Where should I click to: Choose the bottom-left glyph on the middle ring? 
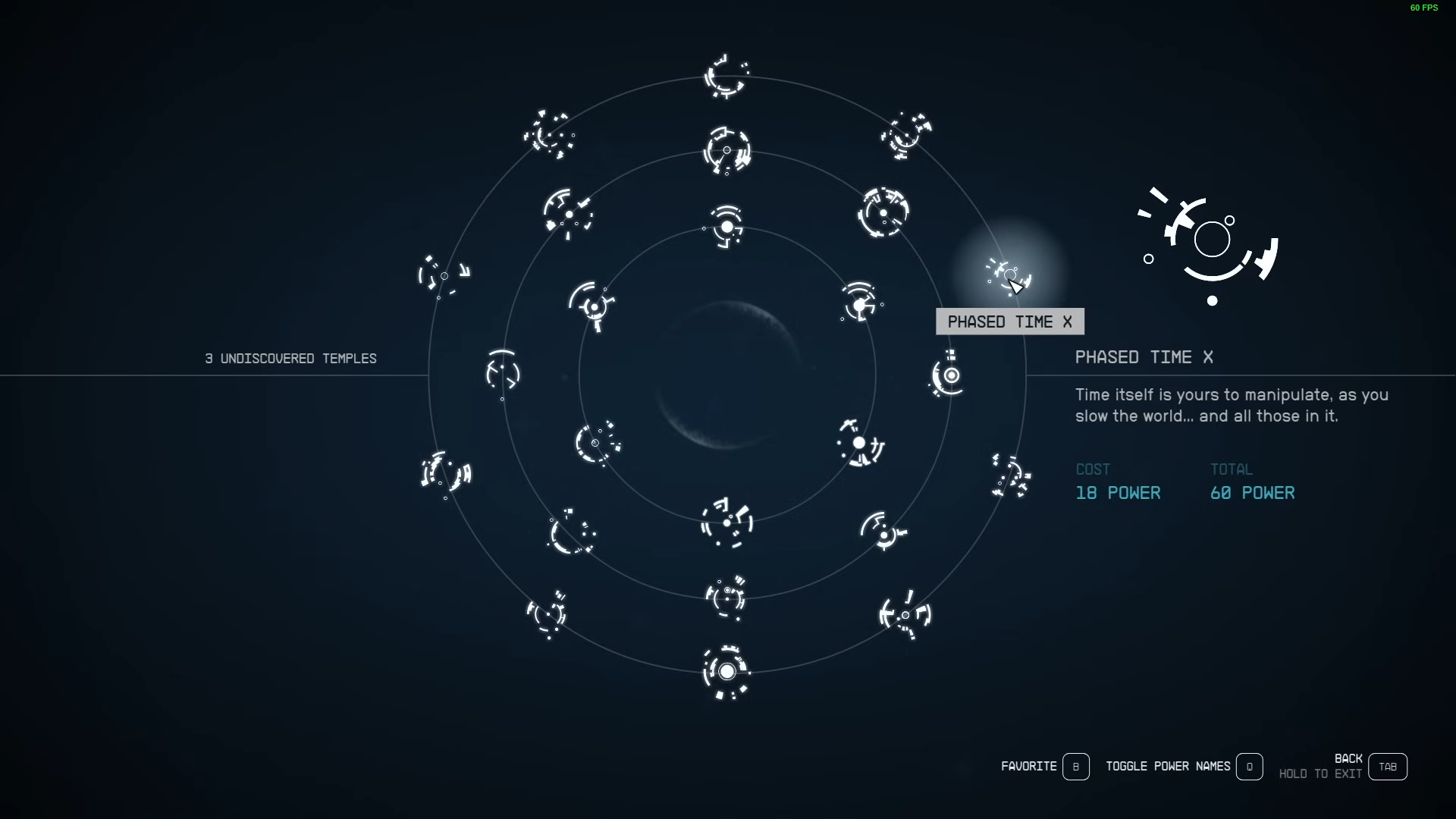[571, 535]
